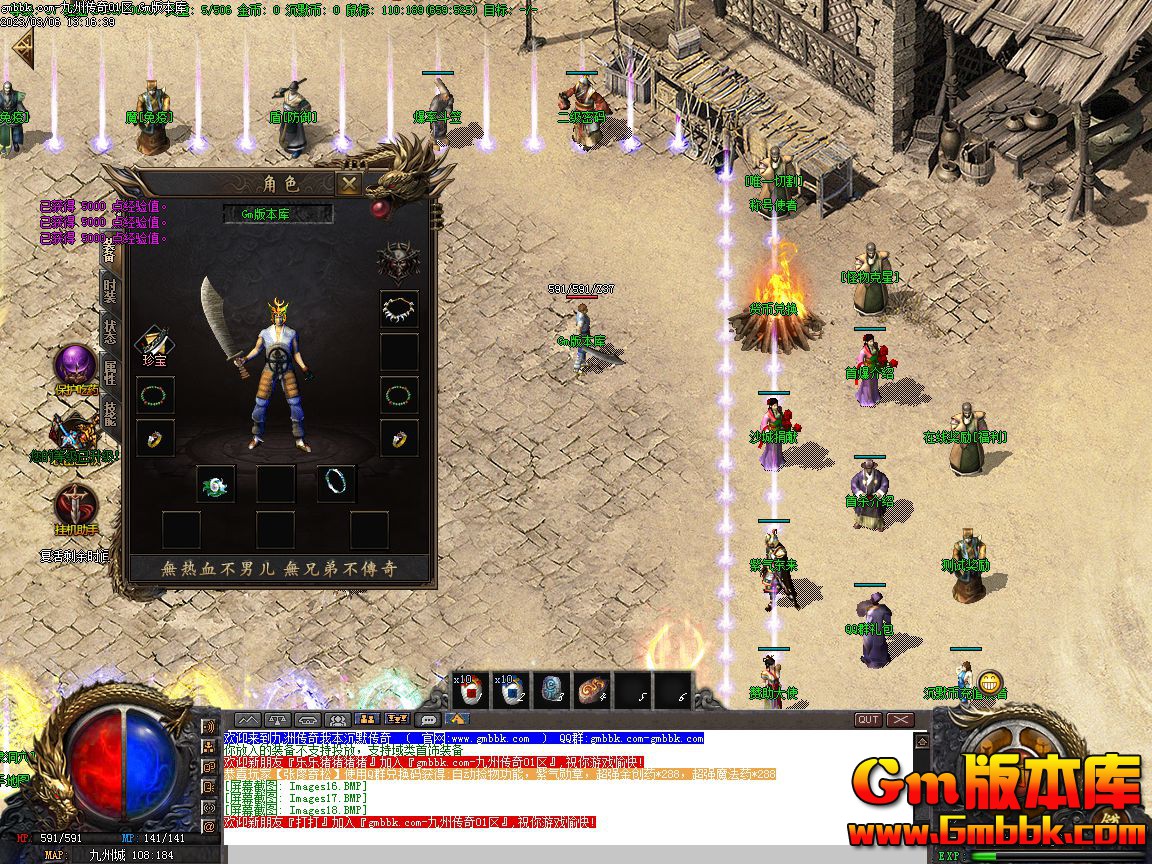This screenshot has height=864, width=1152.
Task: Click the X button beside QUT
Action: [900, 720]
